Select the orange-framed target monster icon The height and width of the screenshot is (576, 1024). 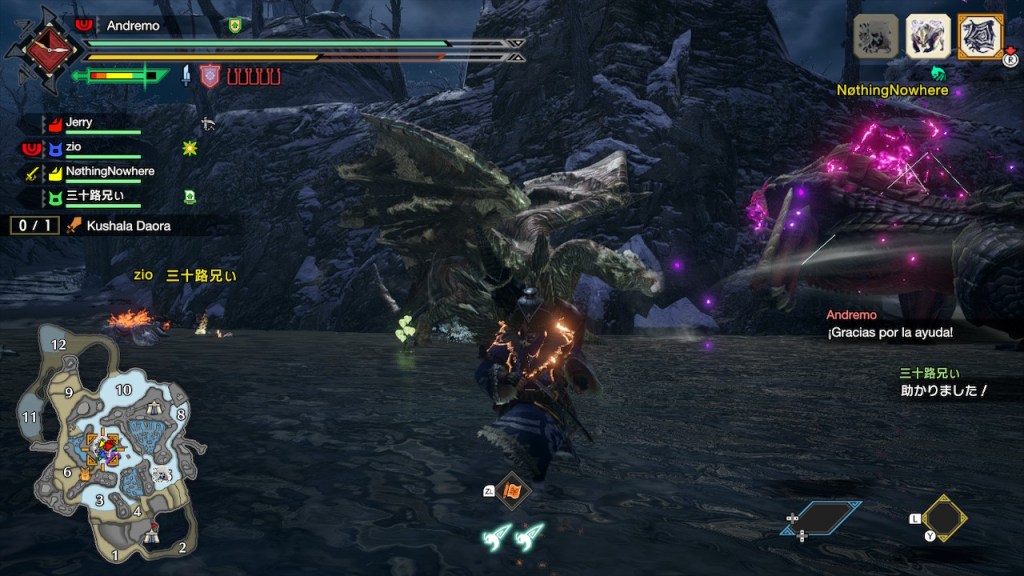point(980,37)
